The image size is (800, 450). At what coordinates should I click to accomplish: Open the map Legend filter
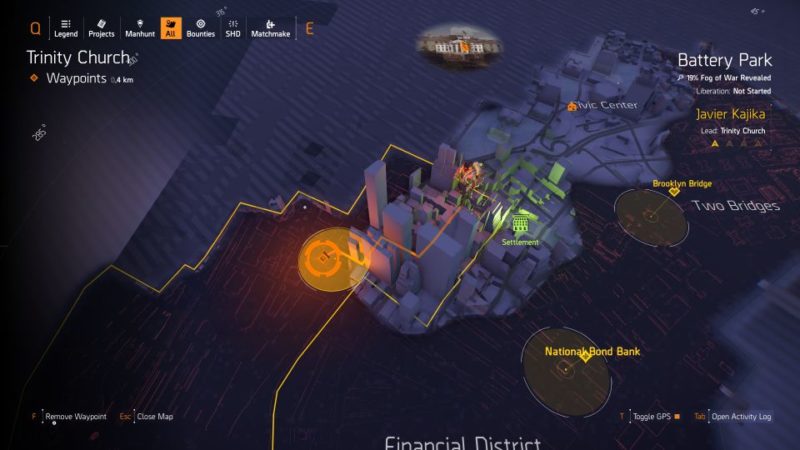[65, 28]
